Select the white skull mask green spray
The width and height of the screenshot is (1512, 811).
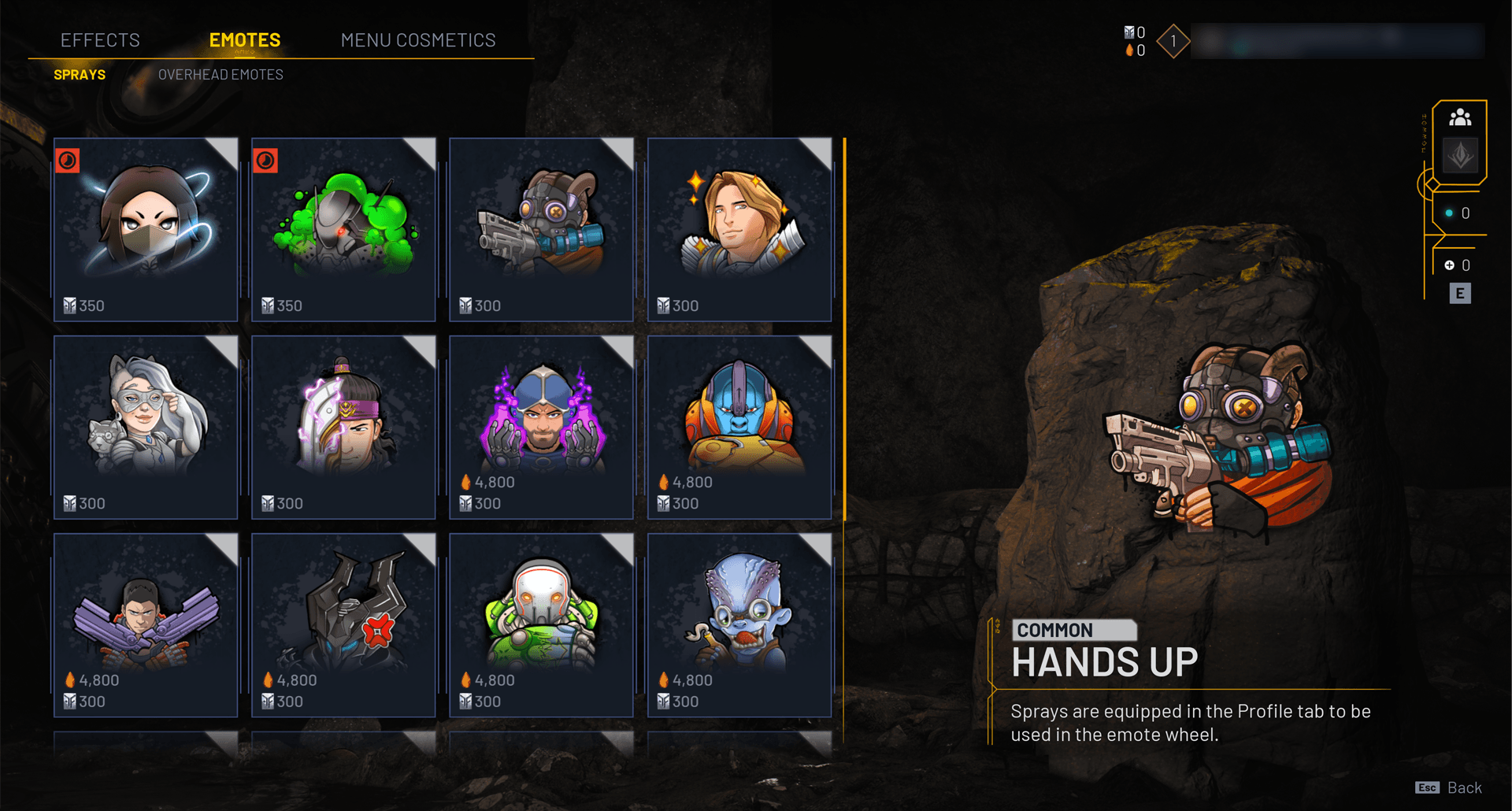(541, 624)
